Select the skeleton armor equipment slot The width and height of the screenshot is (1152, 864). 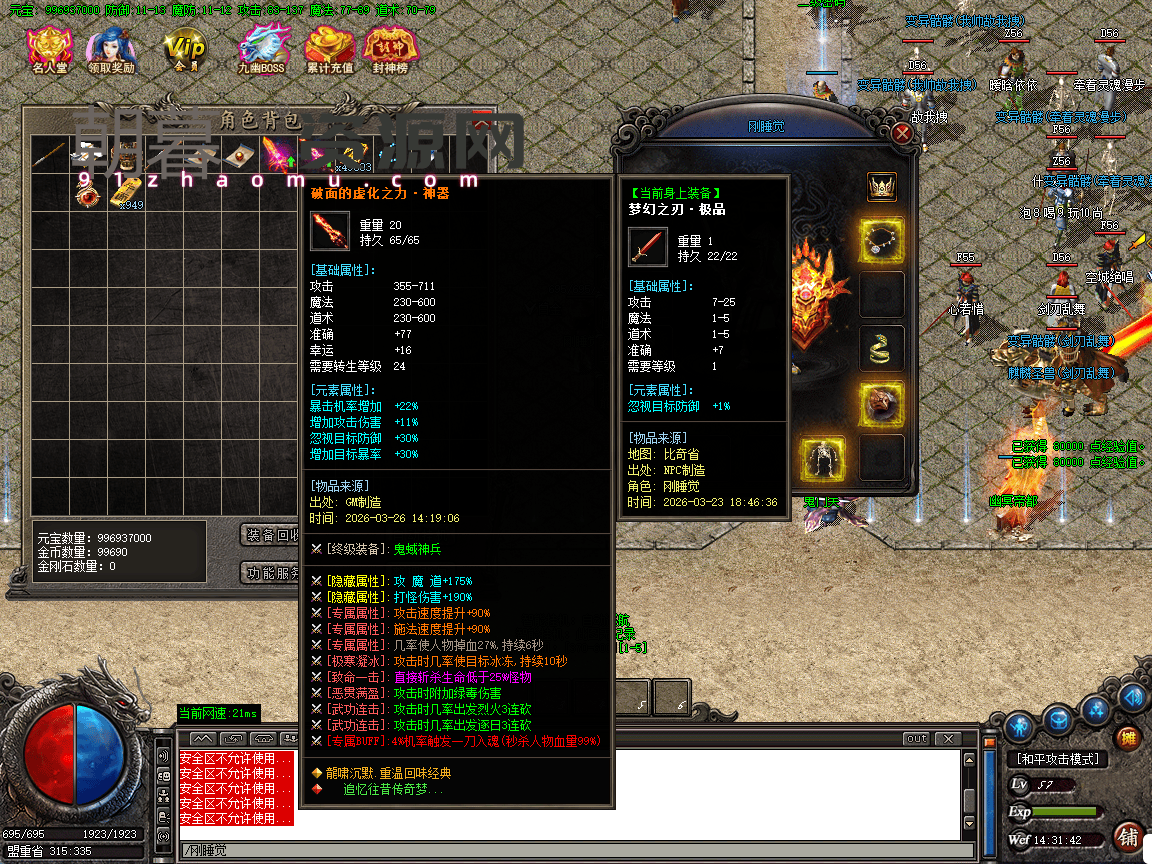[822, 458]
